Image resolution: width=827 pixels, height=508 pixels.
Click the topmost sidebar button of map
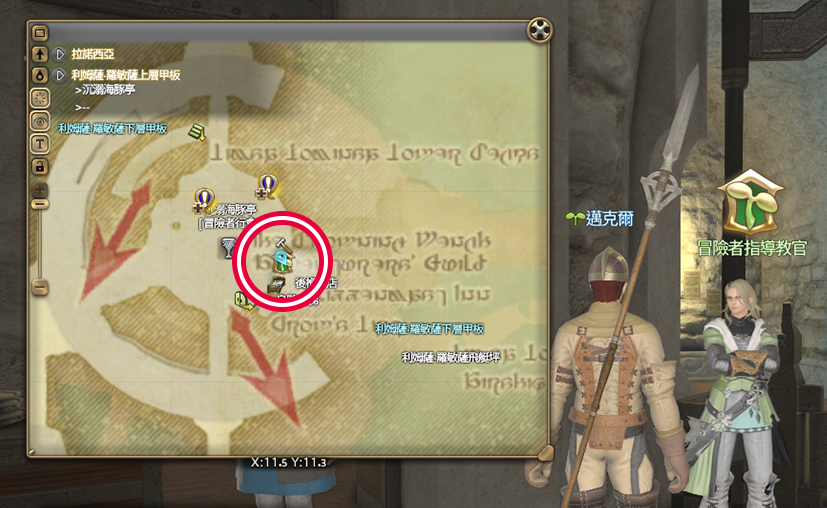pos(40,33)
